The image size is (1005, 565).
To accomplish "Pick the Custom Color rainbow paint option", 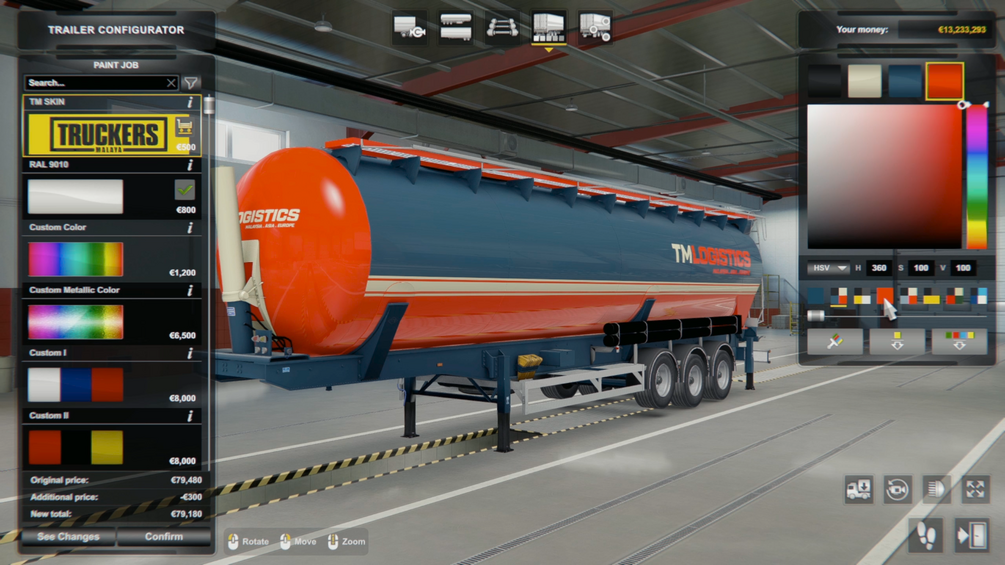I will click(76, 259).
